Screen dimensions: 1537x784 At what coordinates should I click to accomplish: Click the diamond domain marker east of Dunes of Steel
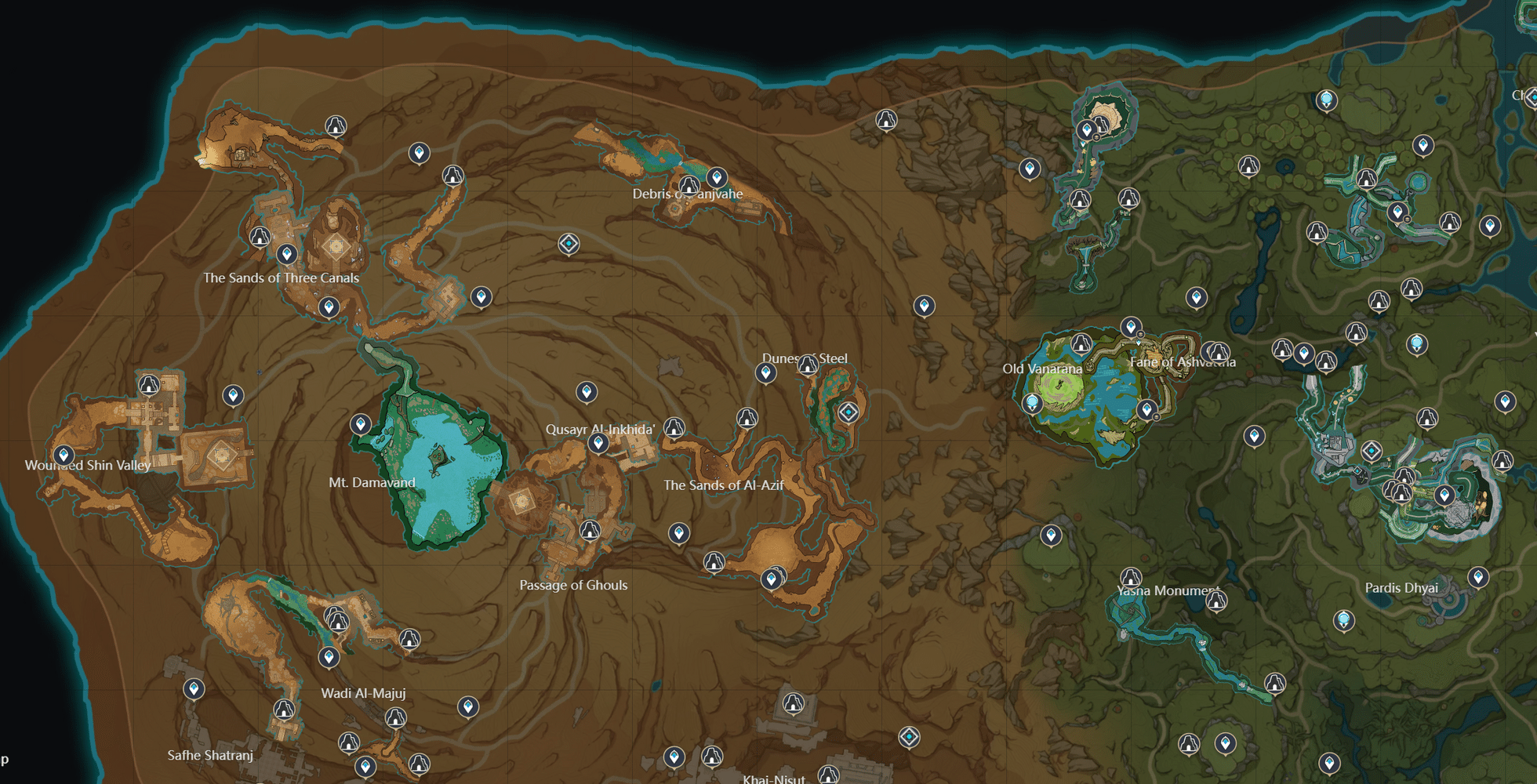coord(848,412)
